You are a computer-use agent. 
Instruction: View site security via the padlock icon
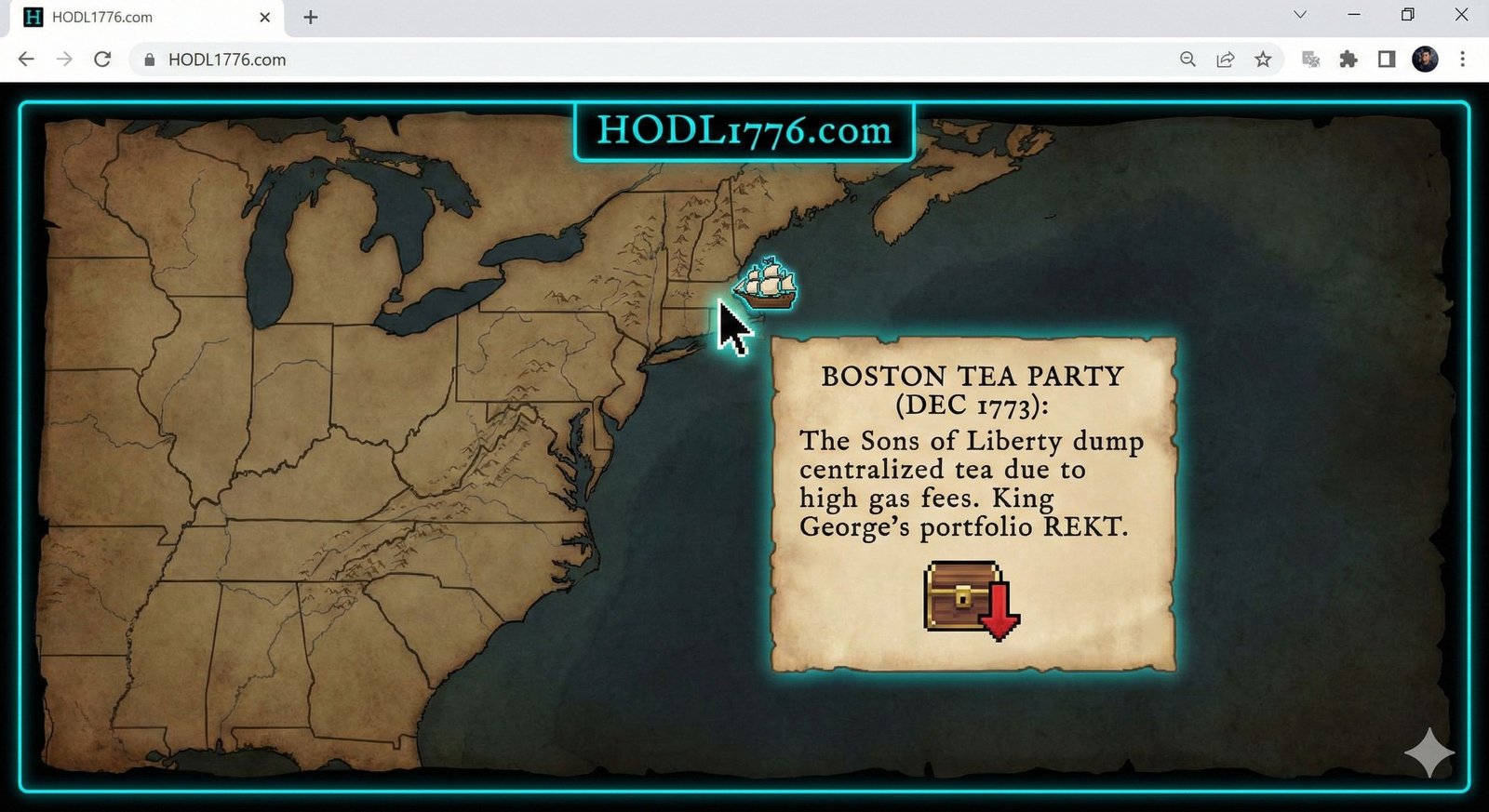149,59
